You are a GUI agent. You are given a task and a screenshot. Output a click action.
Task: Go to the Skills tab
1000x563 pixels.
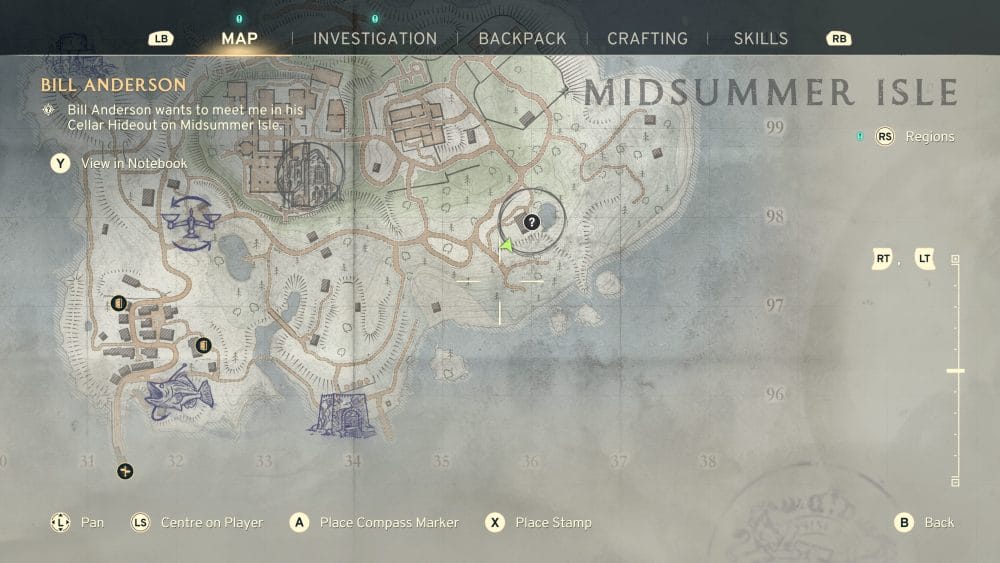(761, 39)
